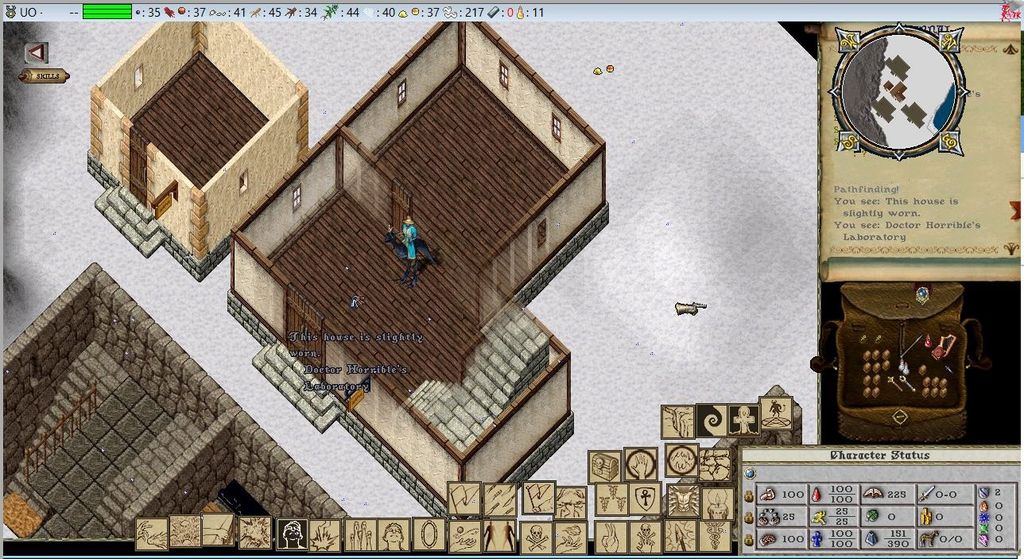1024x559 pixels.
Task: Select the dark-background face spell icon
Action: [x=291, y=534]
